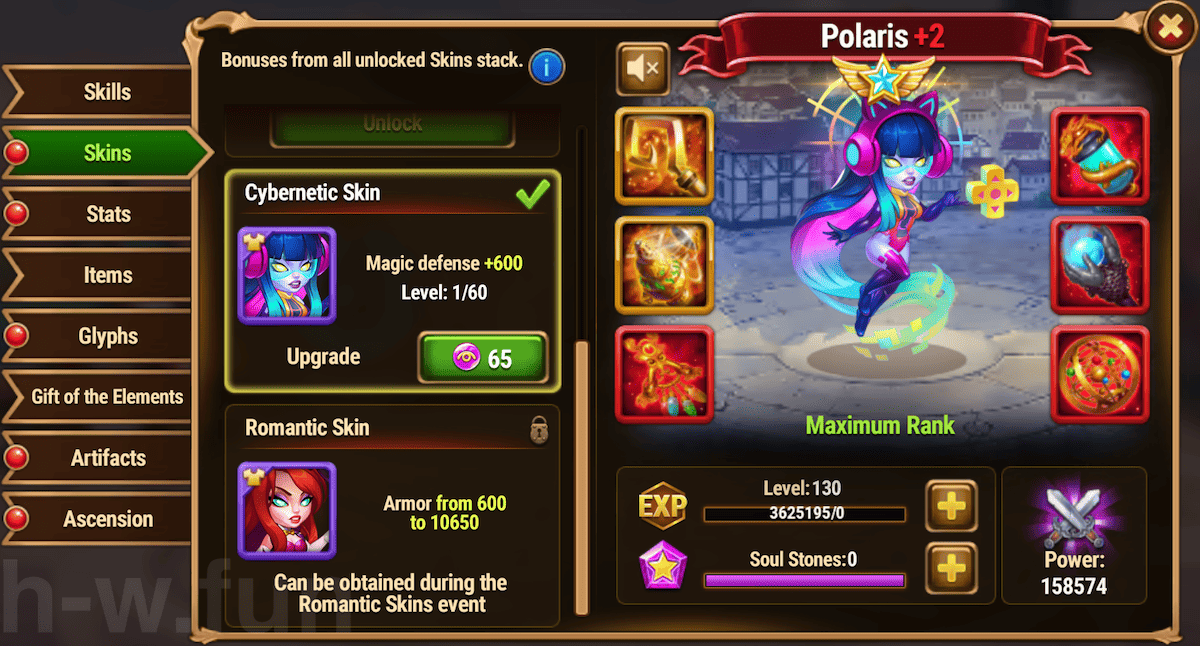Image resolution: width=1200 pixels, height=646 pixels.
Task: Add Soul Stones with the plus button
Action: (950, 569)
